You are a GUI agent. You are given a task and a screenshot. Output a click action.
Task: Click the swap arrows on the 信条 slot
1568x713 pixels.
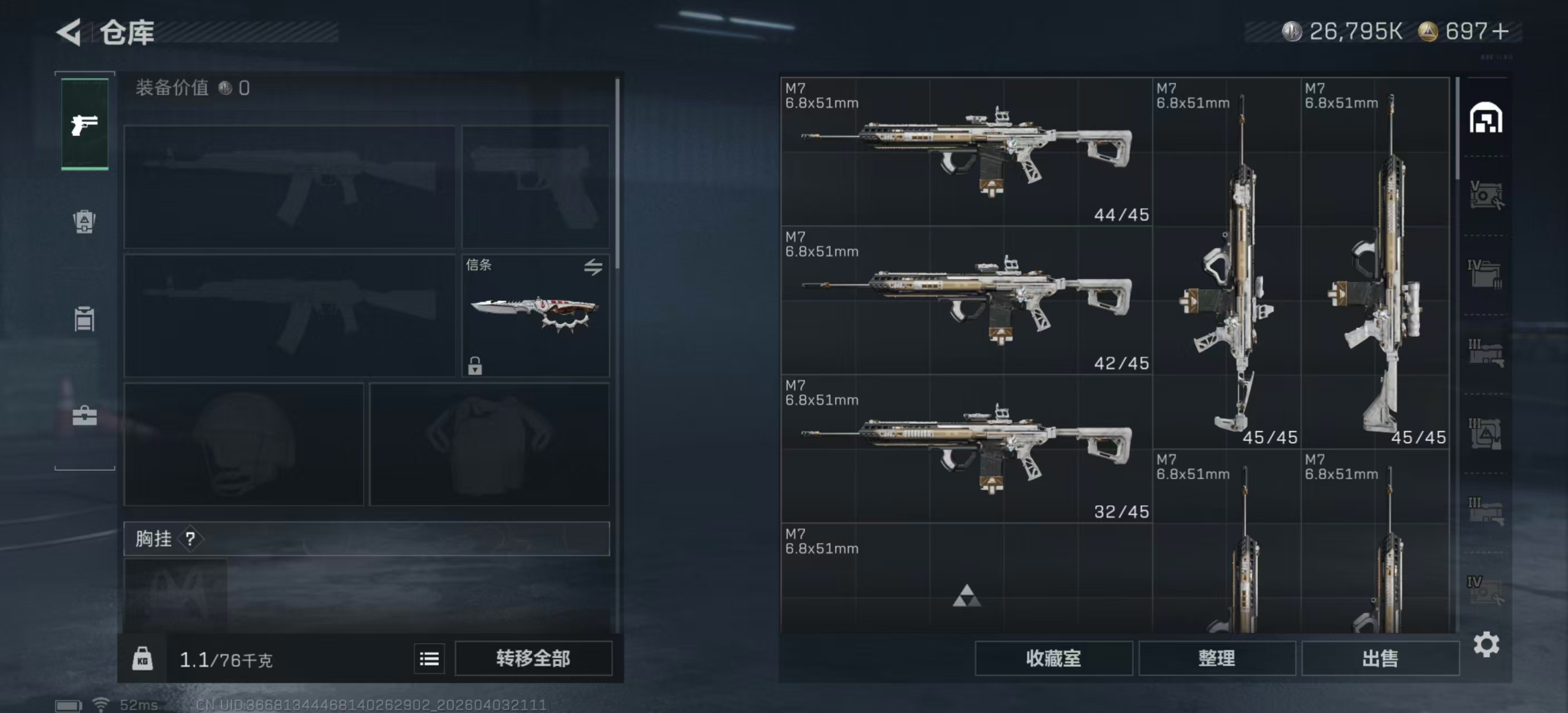click(x=594, y=268)
